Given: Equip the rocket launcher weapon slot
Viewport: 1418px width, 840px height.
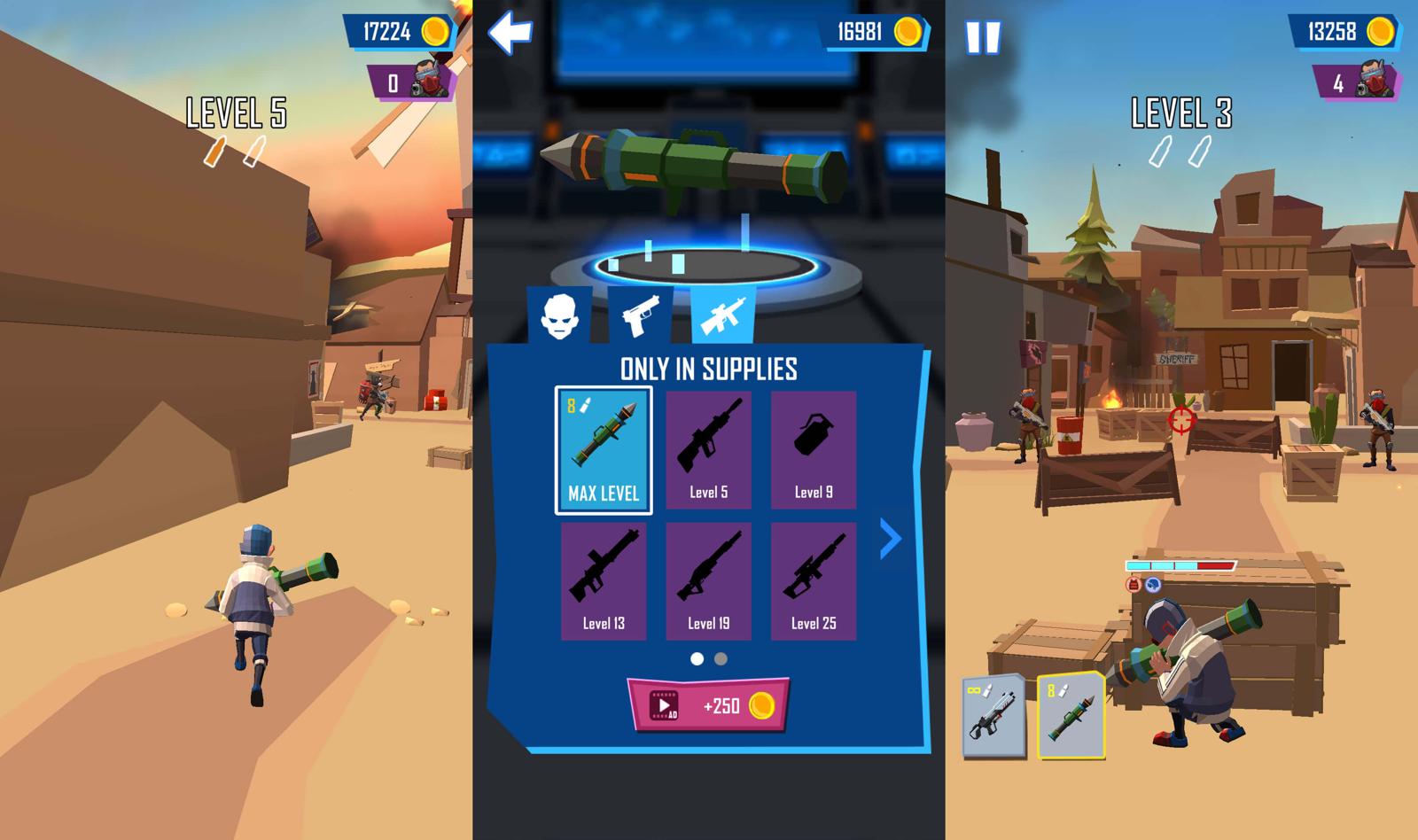Looking at the screenshot, I should point(1071,716).
